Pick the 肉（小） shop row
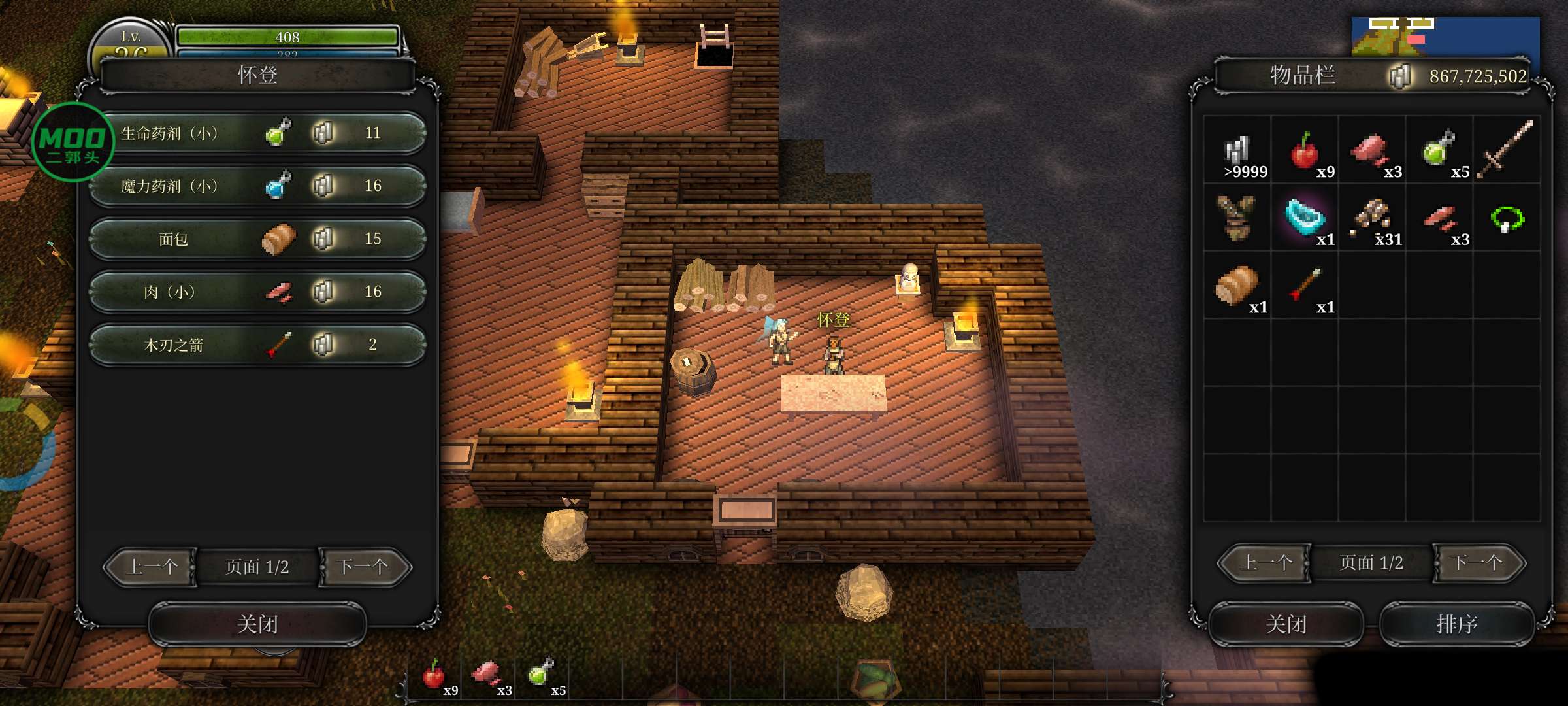The image size is (1568, 706). [x=258, y=292]
